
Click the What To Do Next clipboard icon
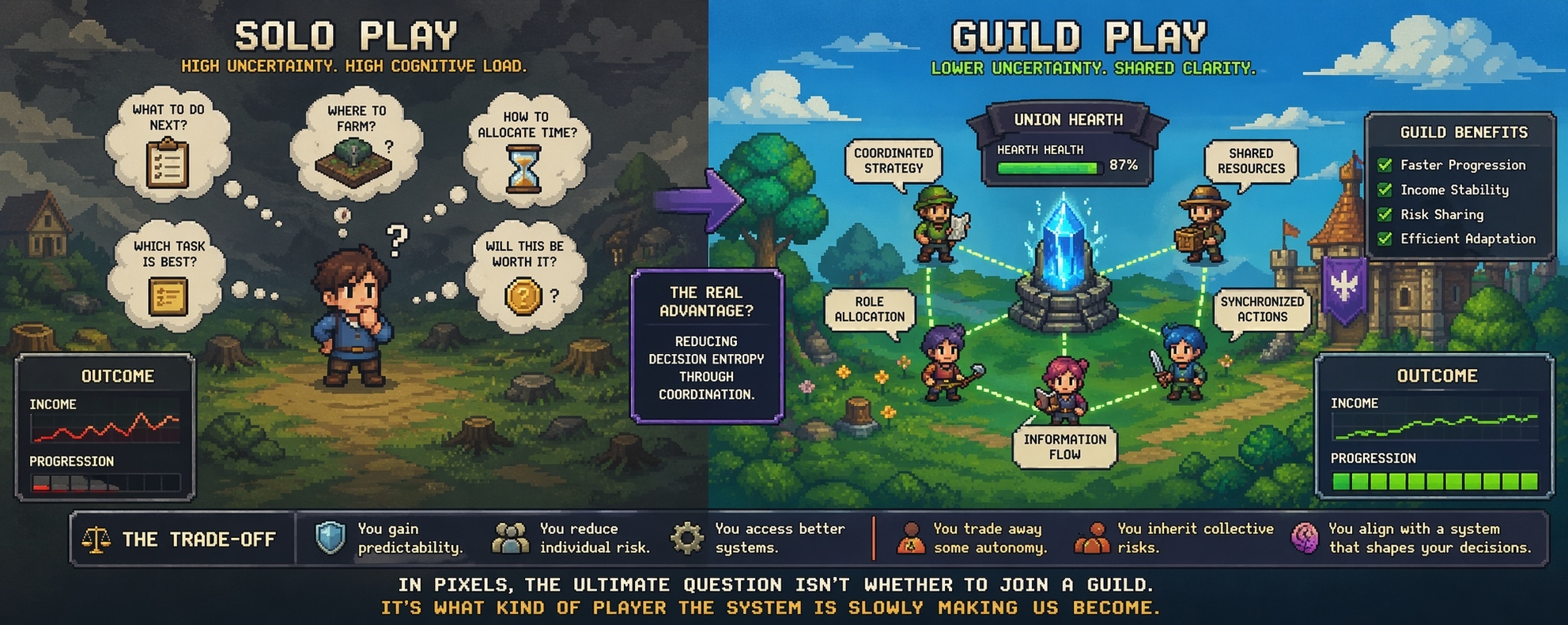pos(168,163)
